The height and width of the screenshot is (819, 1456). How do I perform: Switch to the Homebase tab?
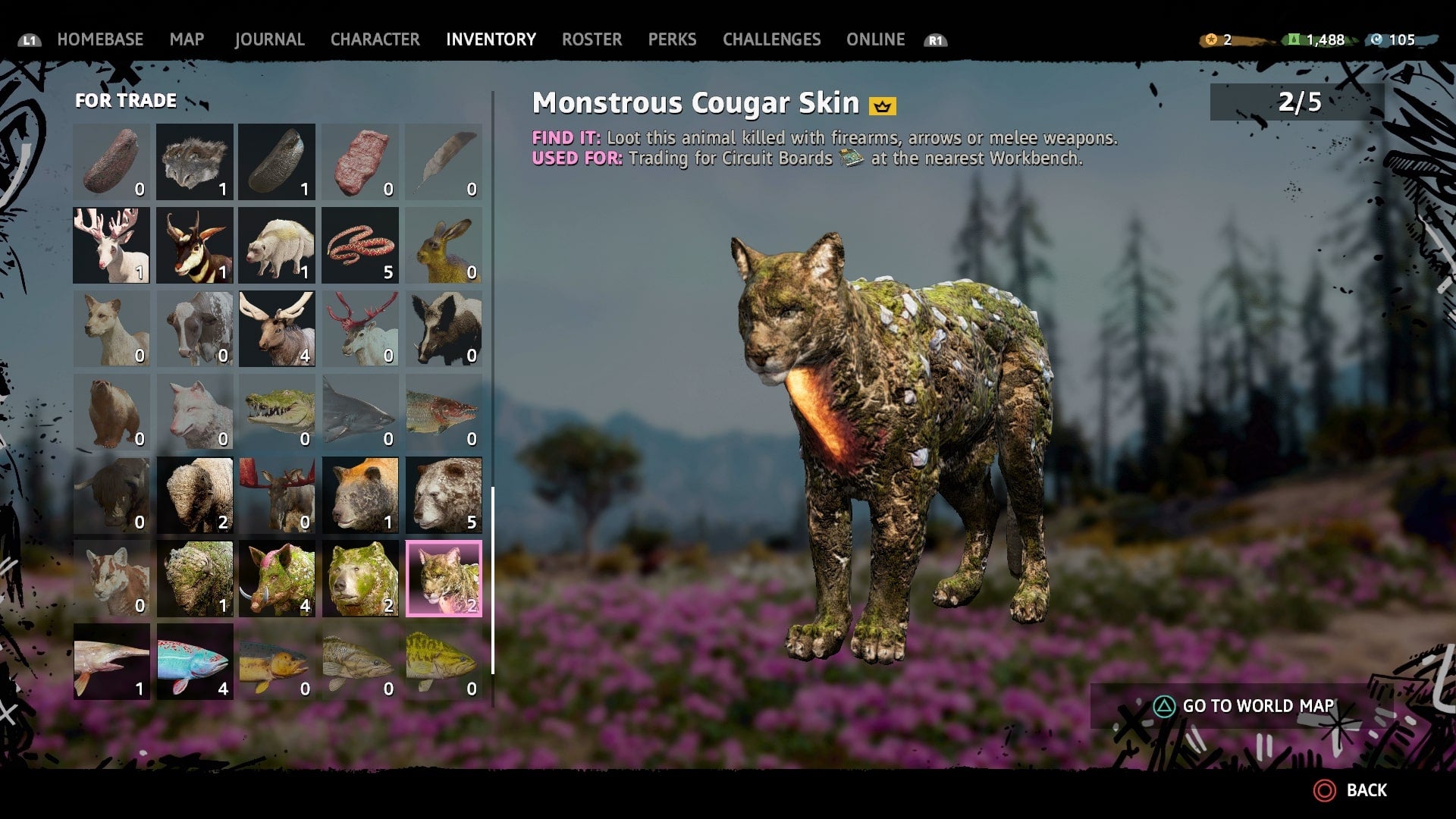(100, 39)
